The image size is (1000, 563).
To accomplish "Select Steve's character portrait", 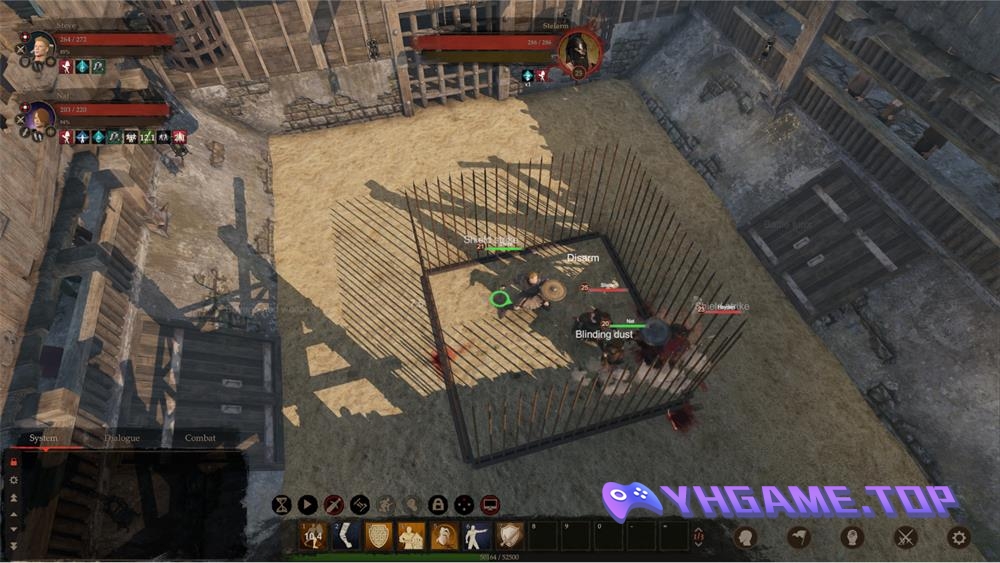I will 41,47.
